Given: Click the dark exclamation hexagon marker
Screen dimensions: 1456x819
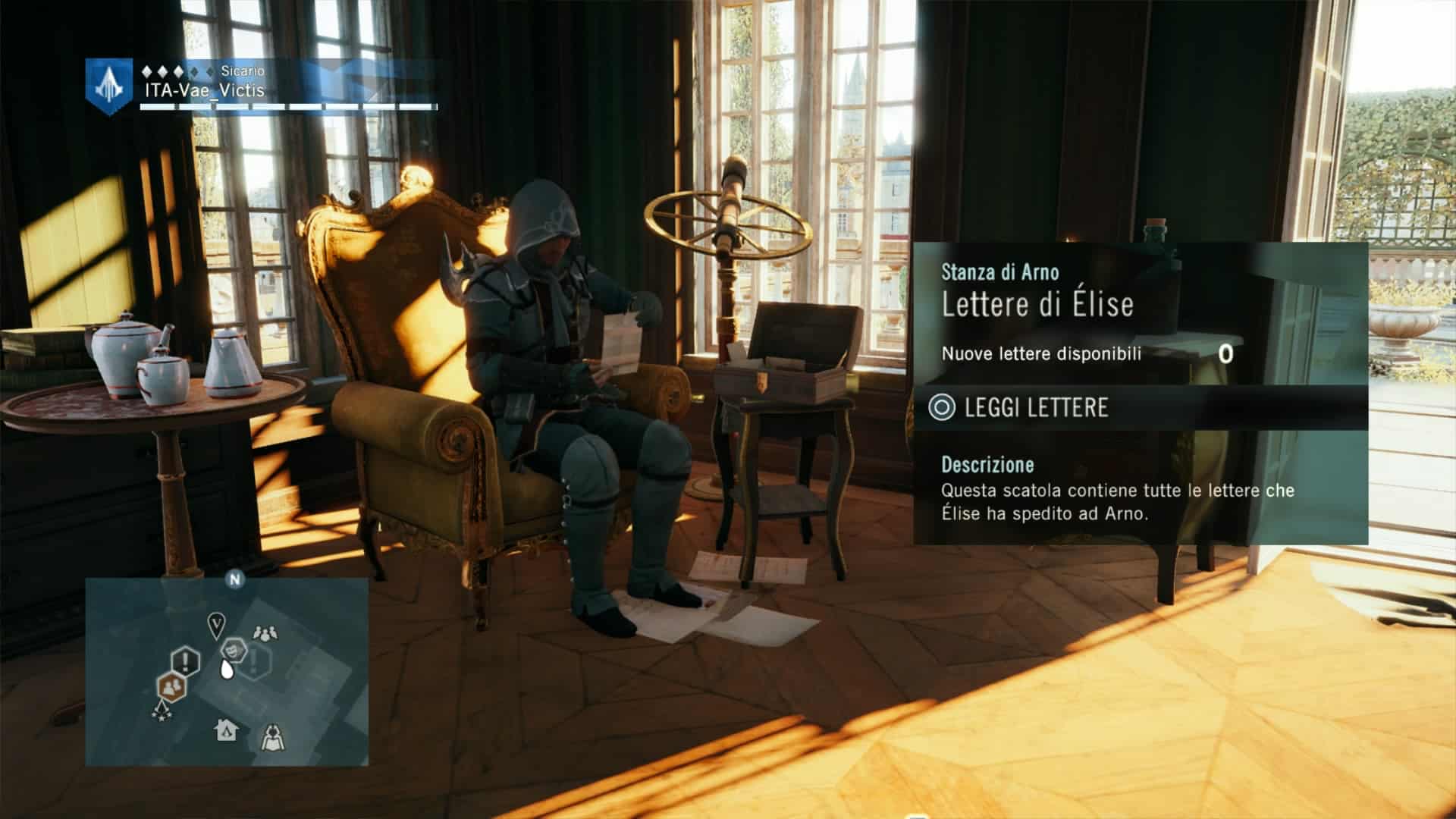Looking at the screenshot, I should 185,661.
